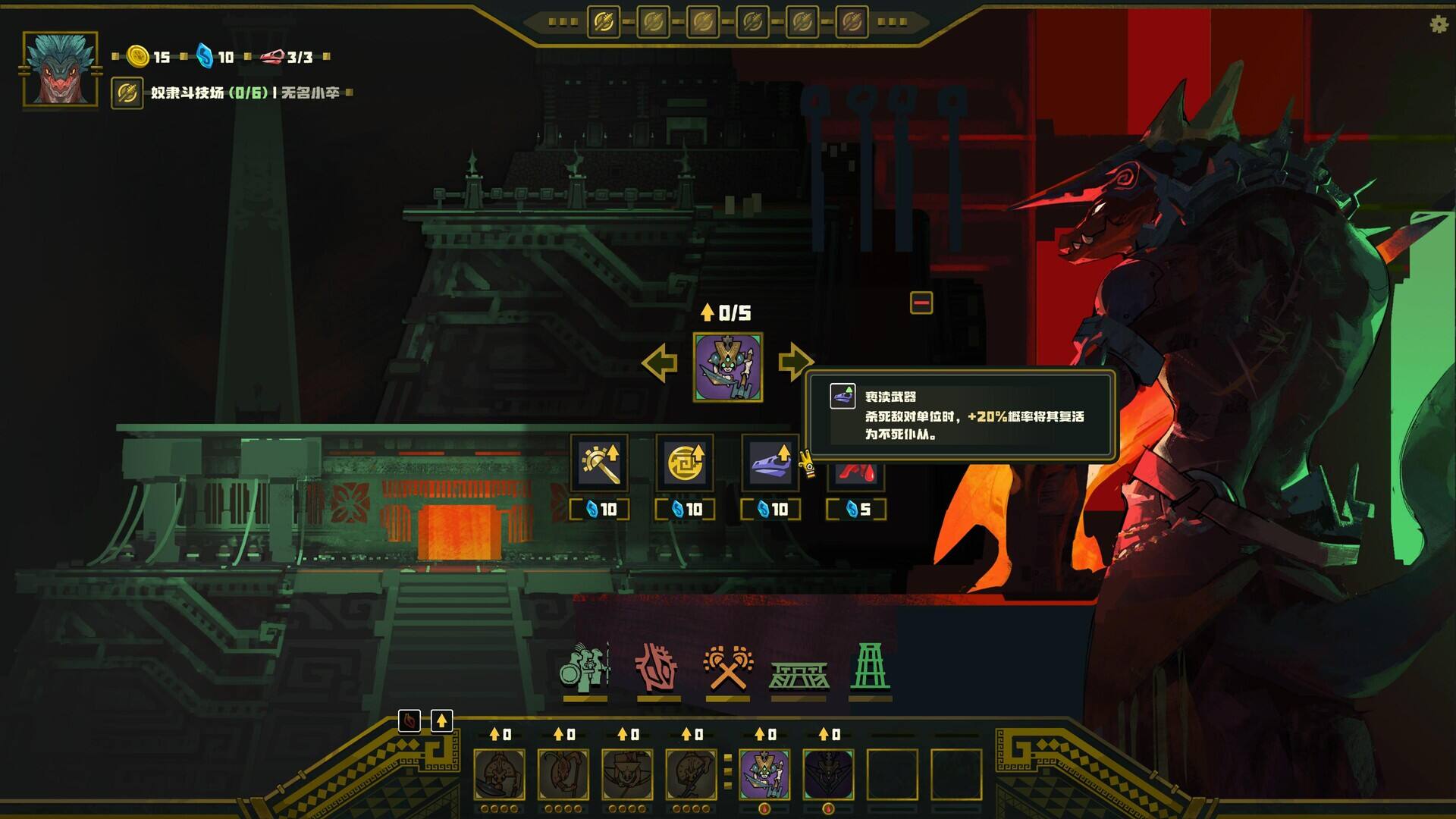The width and height of the screenshot is (1456, 819).
Task: Select the purple skull weapon upgrade
Action: 770,463
